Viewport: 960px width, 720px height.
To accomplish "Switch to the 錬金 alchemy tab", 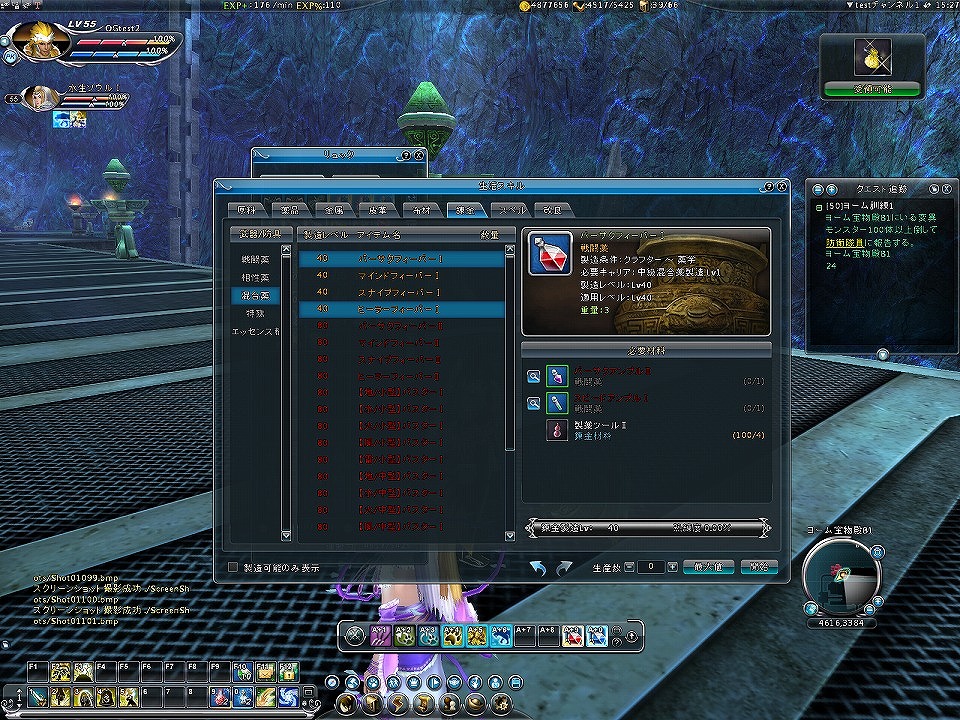I will [x=466, y=210].
